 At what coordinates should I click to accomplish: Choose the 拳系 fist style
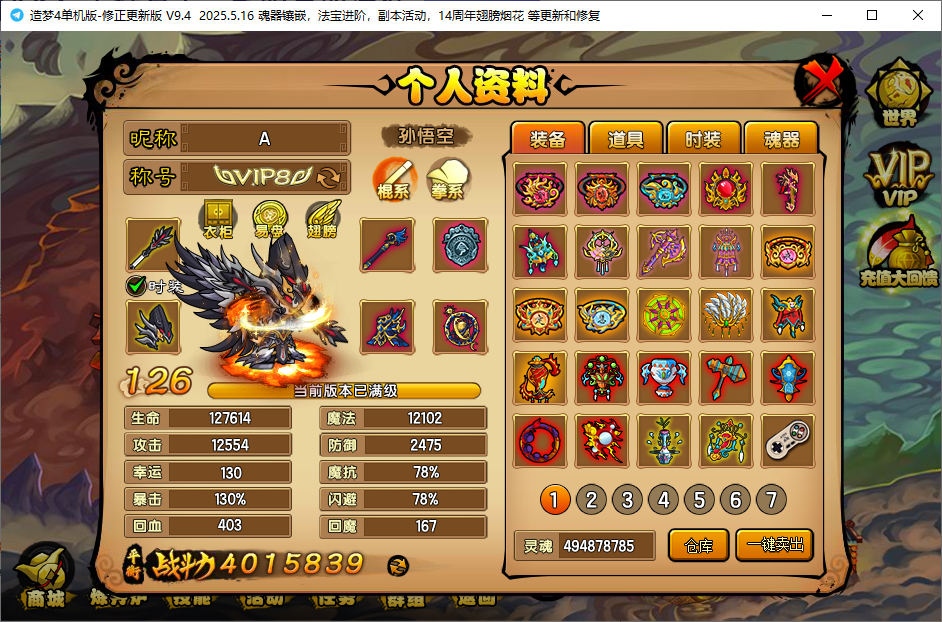point(449,179)
